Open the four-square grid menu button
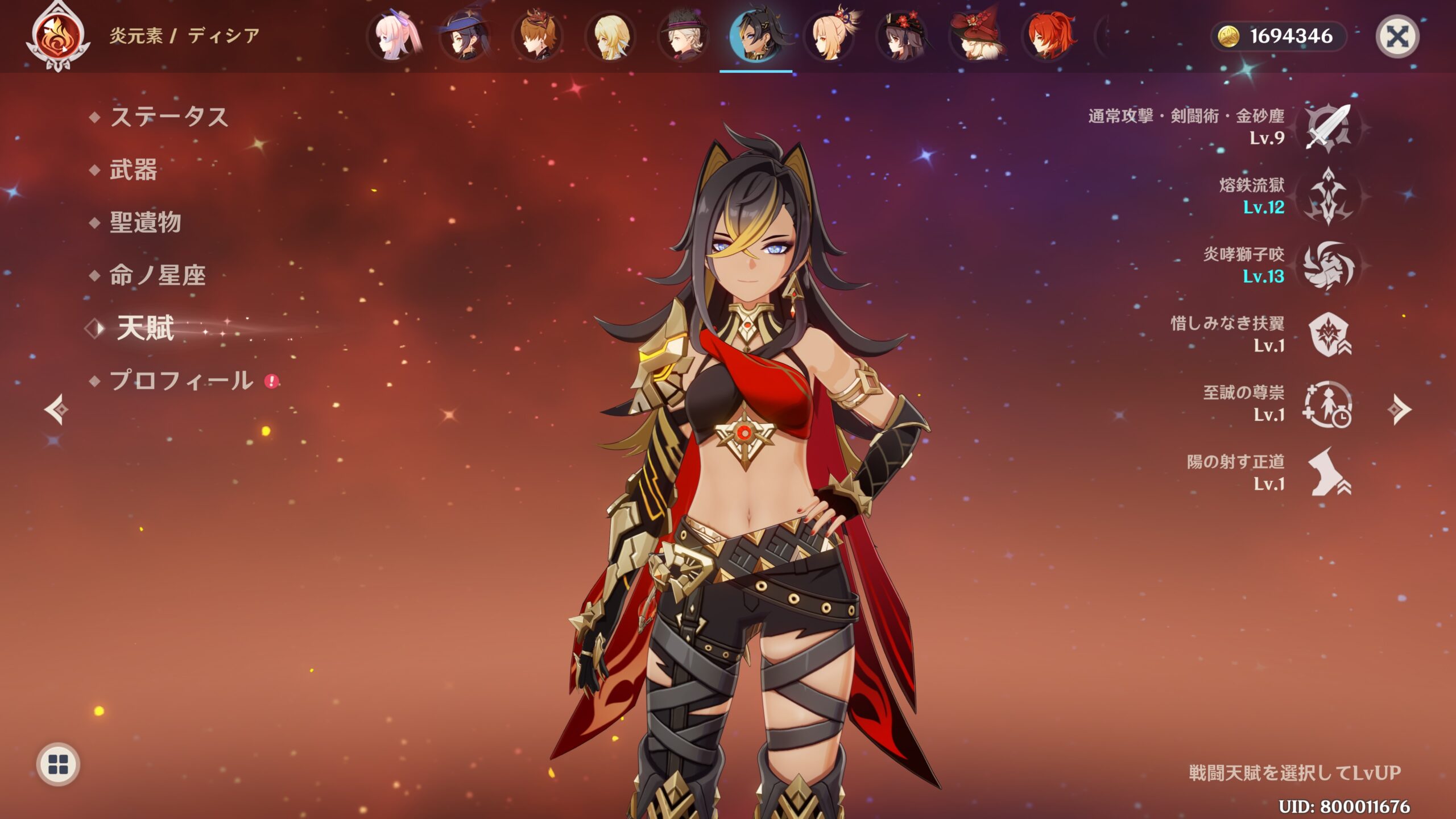 tap(58, 764)
